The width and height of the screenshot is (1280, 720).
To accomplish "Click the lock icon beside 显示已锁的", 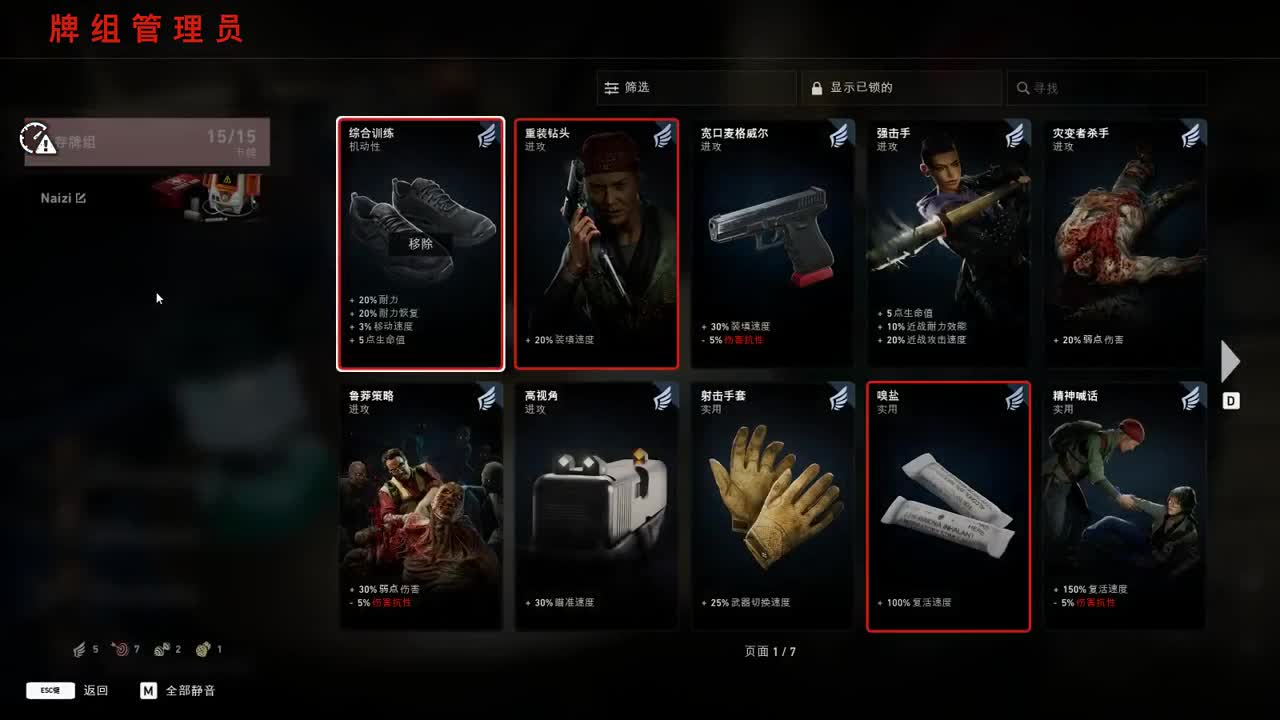I will [x=816, y=88].
